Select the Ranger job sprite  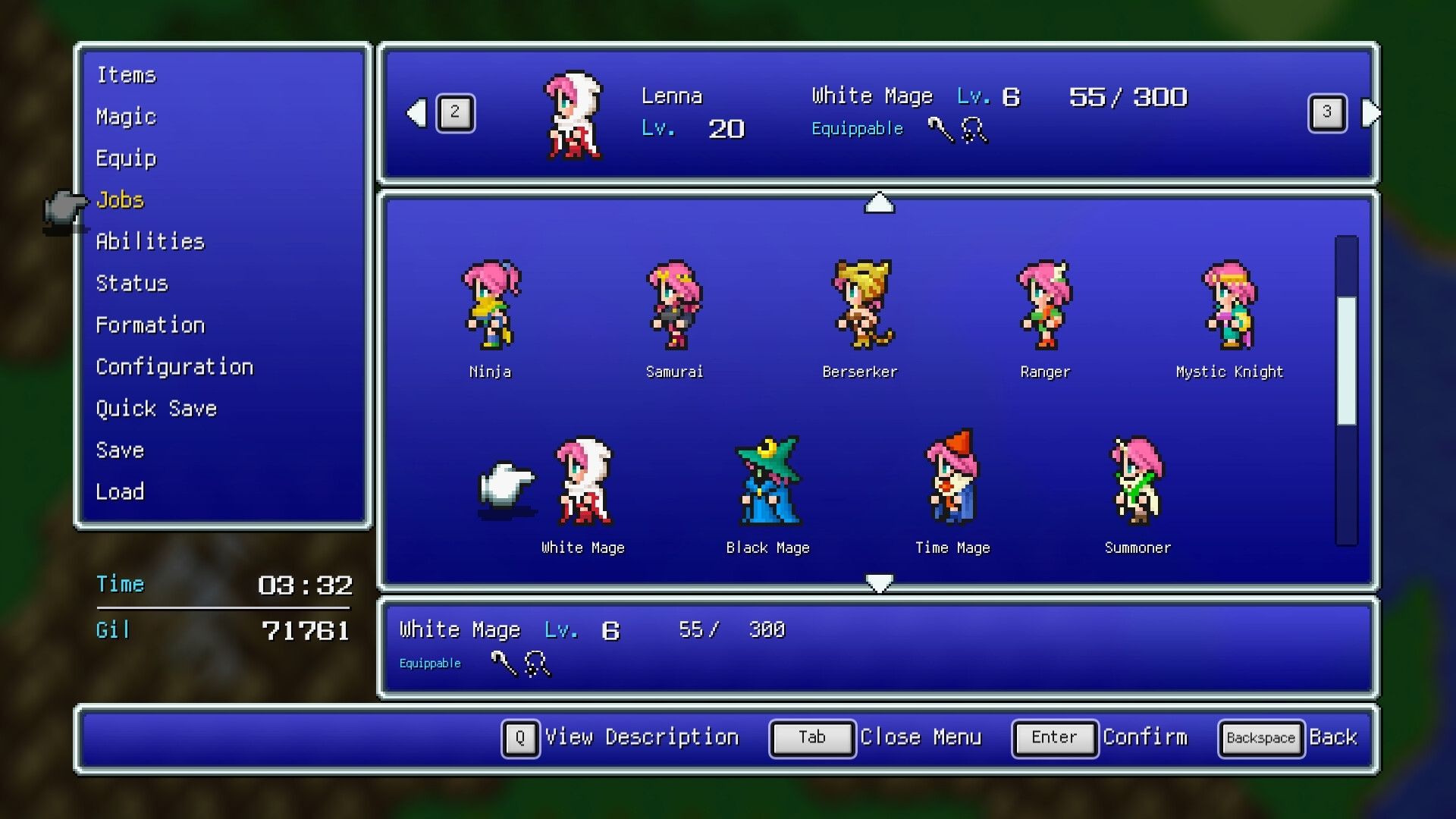(x=1045, y=307)
